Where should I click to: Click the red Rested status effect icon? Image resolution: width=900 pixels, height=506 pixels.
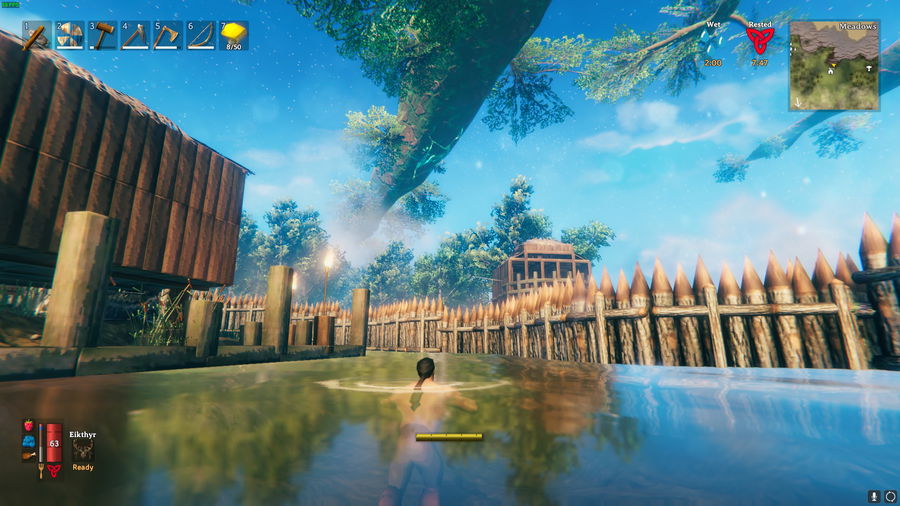click(x=760, y=40)
